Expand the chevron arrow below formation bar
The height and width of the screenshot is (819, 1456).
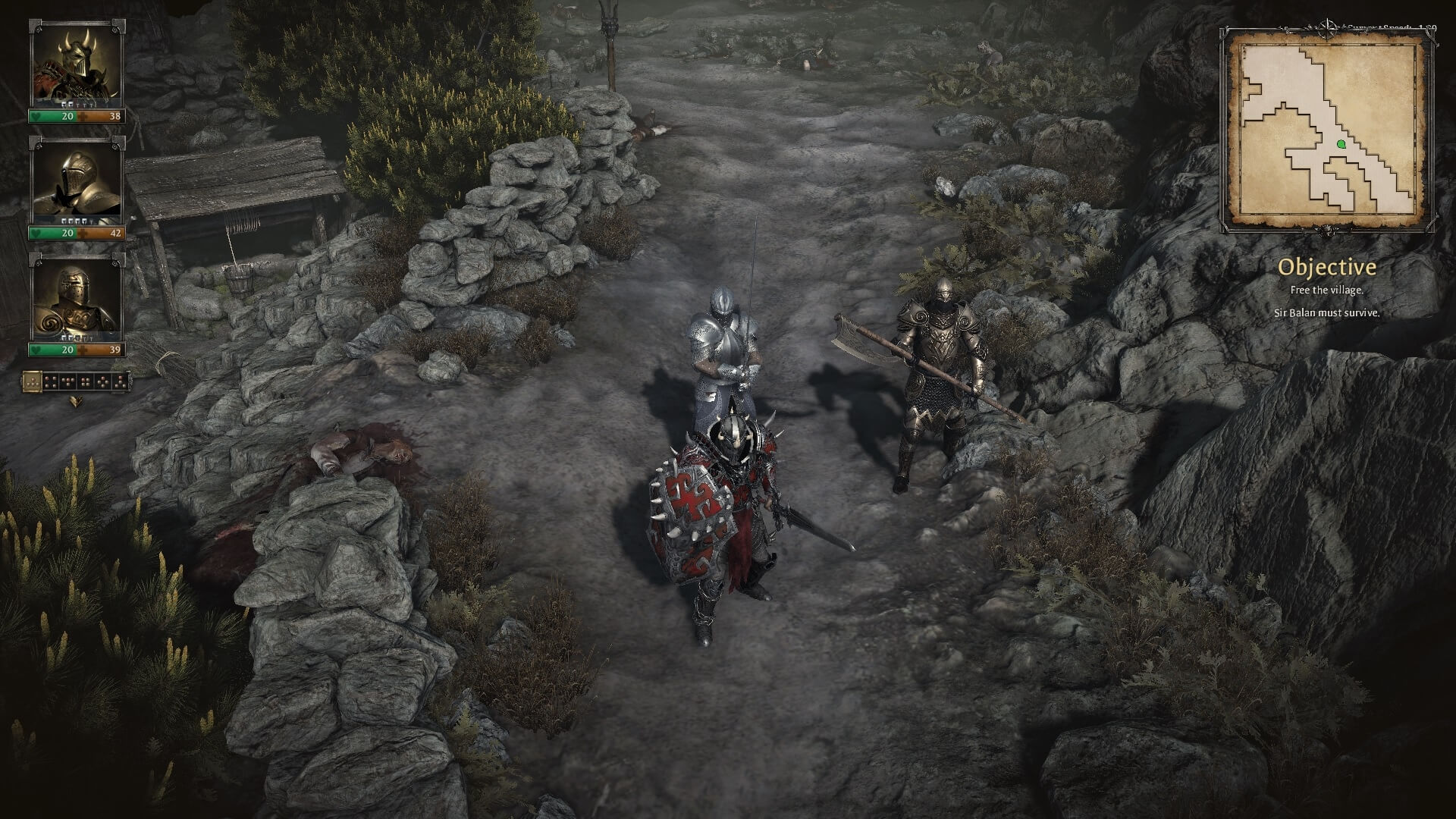(76, 402)
